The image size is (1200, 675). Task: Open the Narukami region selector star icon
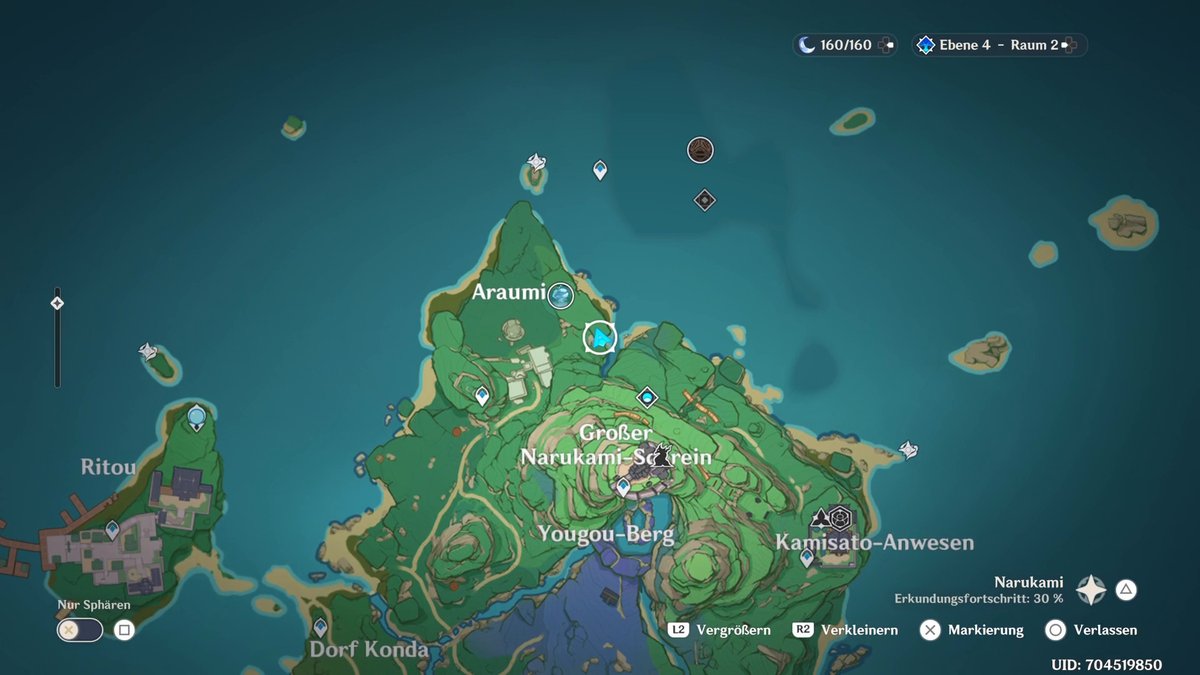tap(1090, 590)
